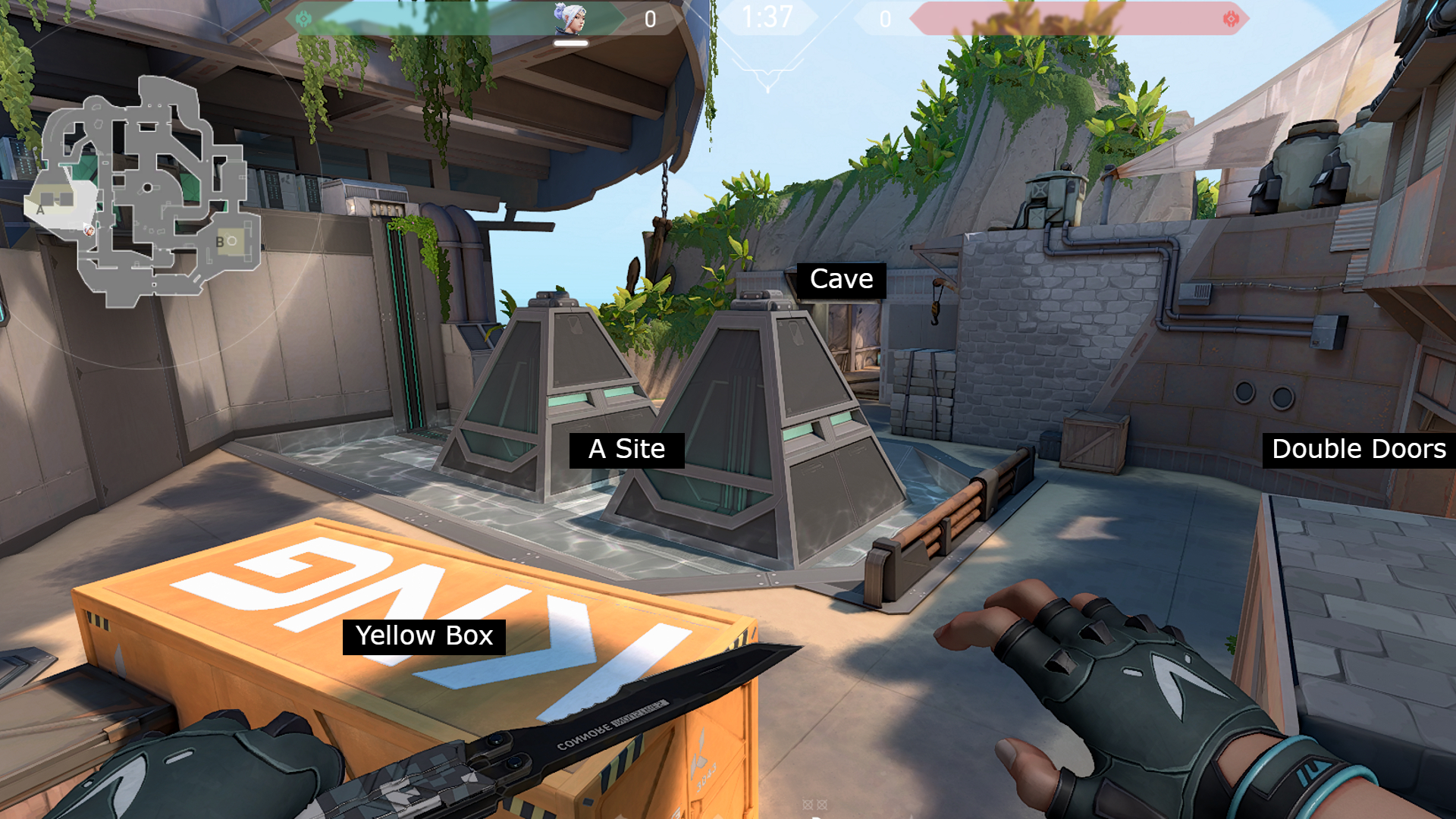Screen dimensions: 1456x819
Task: Select the 'A Site' label tab
Action: coord(627,449)
